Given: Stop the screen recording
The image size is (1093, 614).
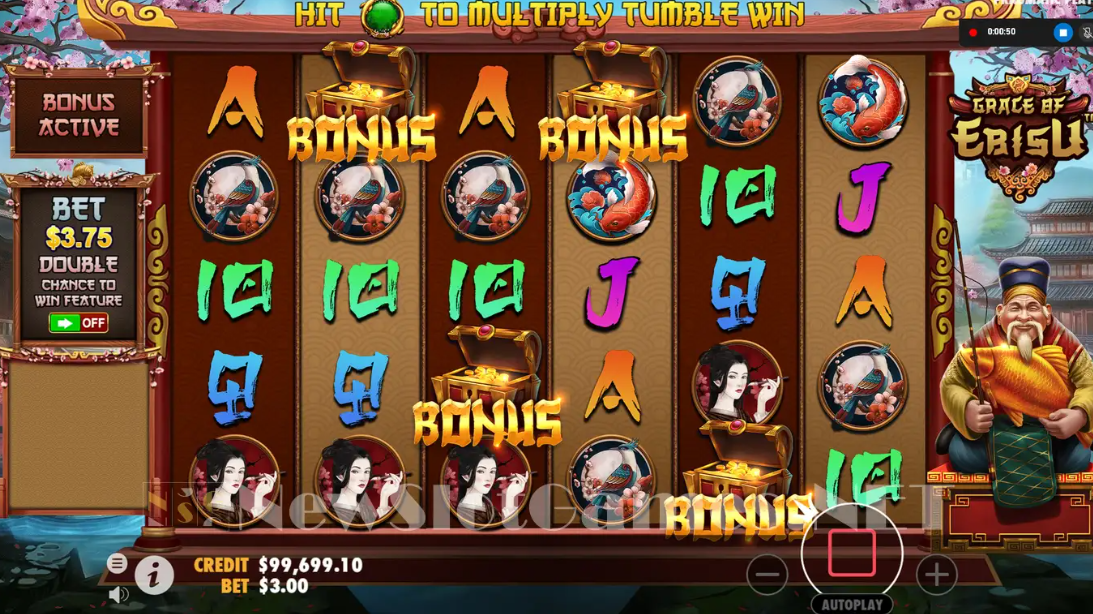Looking at the screenshot, I should point(1062,32).
